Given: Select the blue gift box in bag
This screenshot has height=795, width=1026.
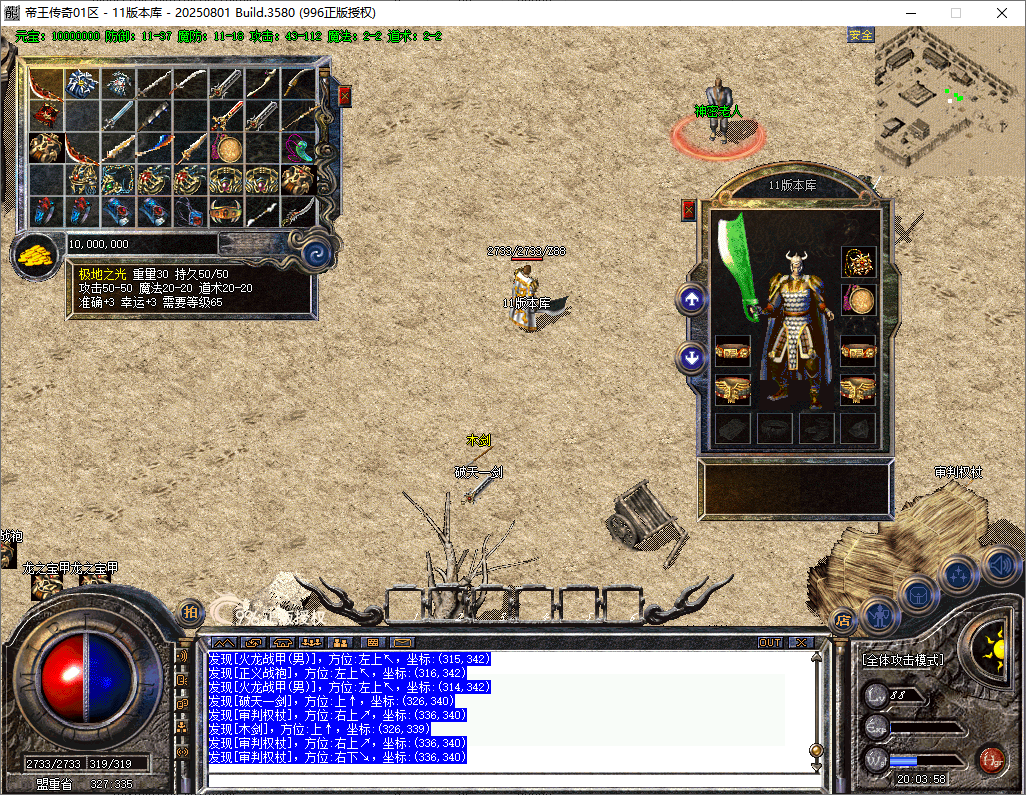Looking at the screenshot, I should click(81, 84).
